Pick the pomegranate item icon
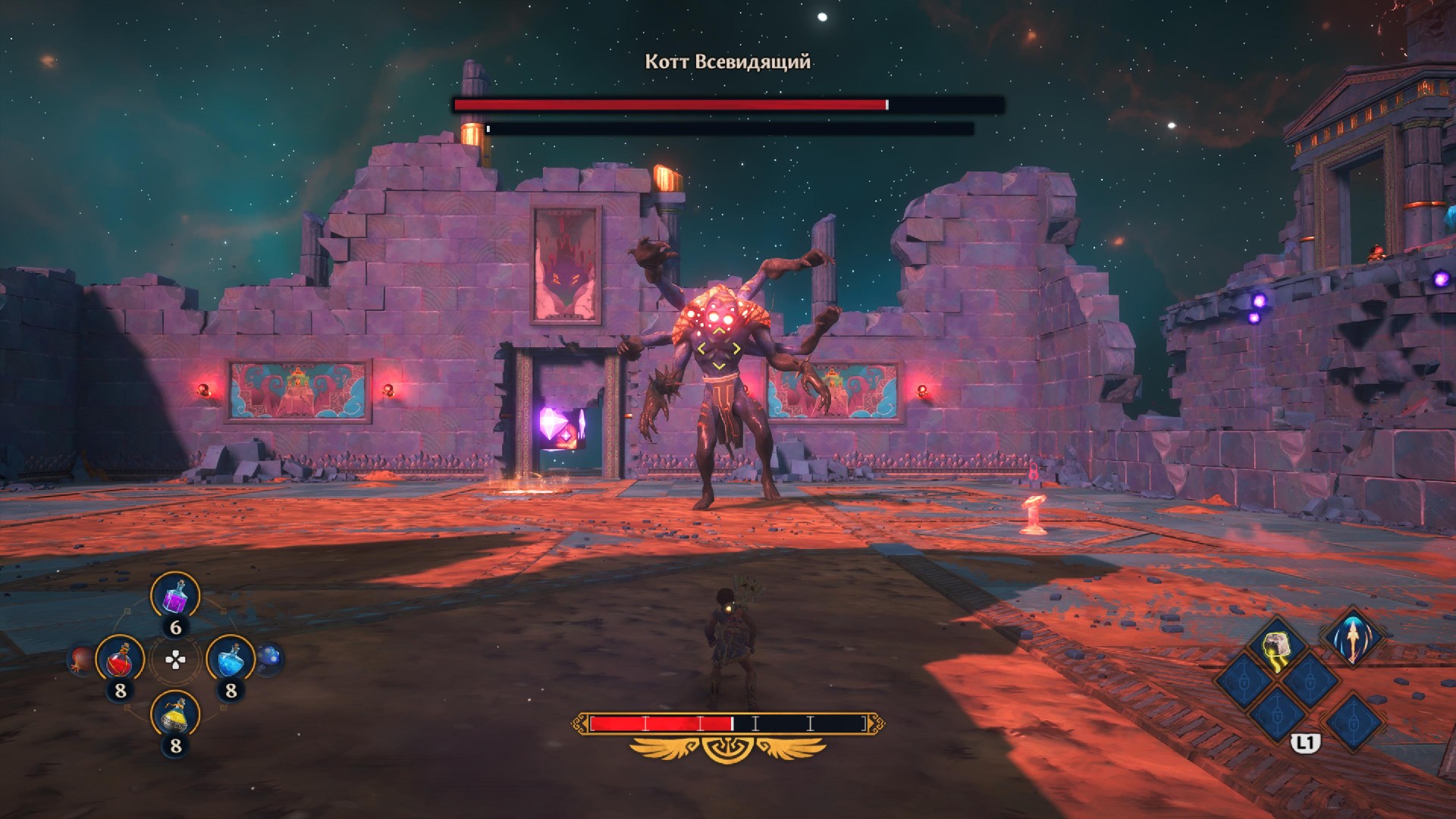Image resolution: width=1456 pixels, height=819 pixels. [80, 660]
